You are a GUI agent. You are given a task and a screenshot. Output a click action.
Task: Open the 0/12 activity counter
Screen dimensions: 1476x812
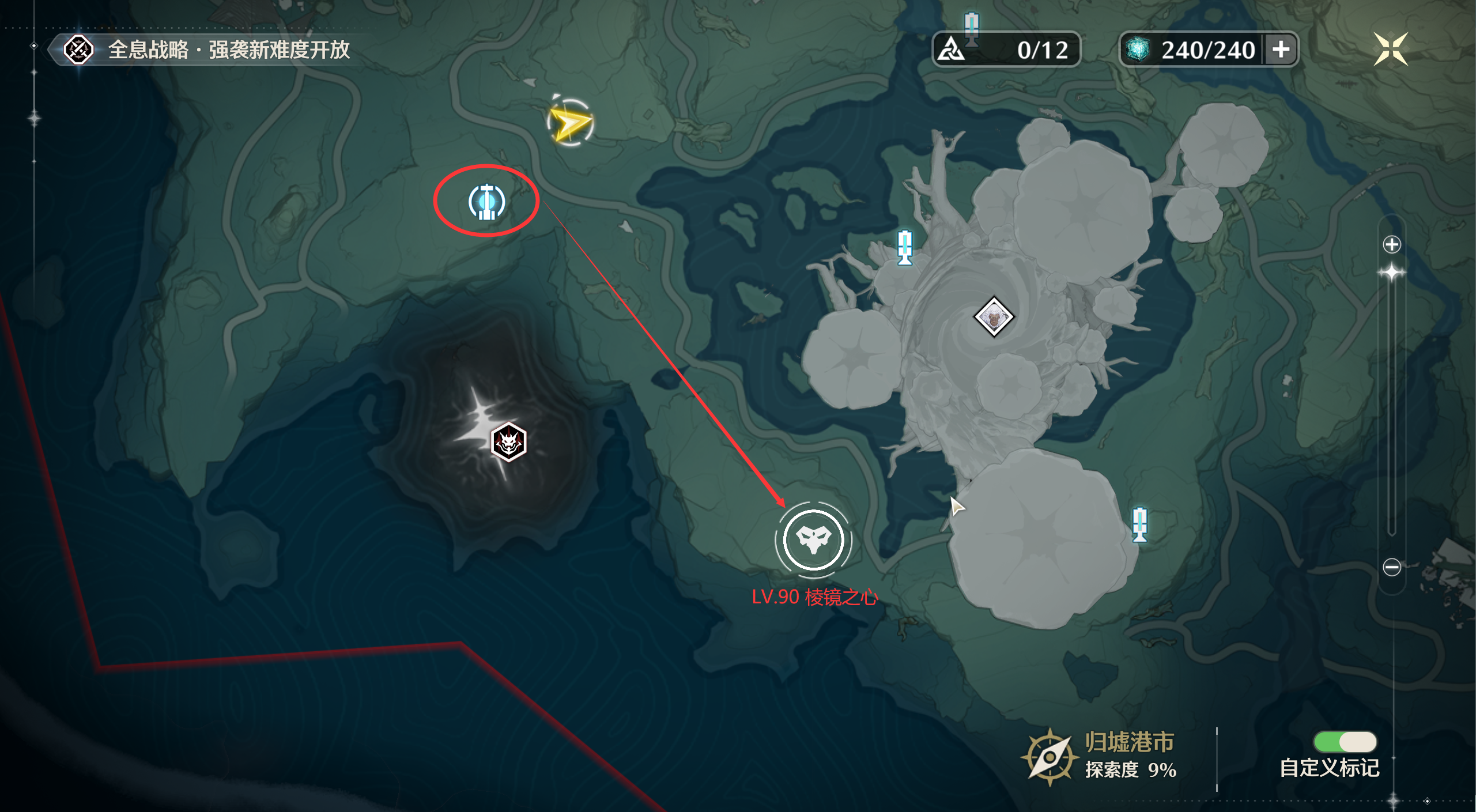1006,50
